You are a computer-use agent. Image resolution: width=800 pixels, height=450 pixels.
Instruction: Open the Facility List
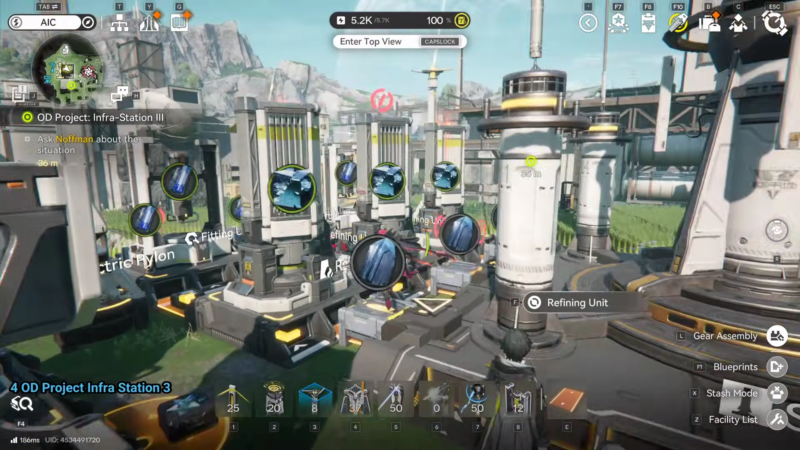pyautogui.click(x=777, y=419)
